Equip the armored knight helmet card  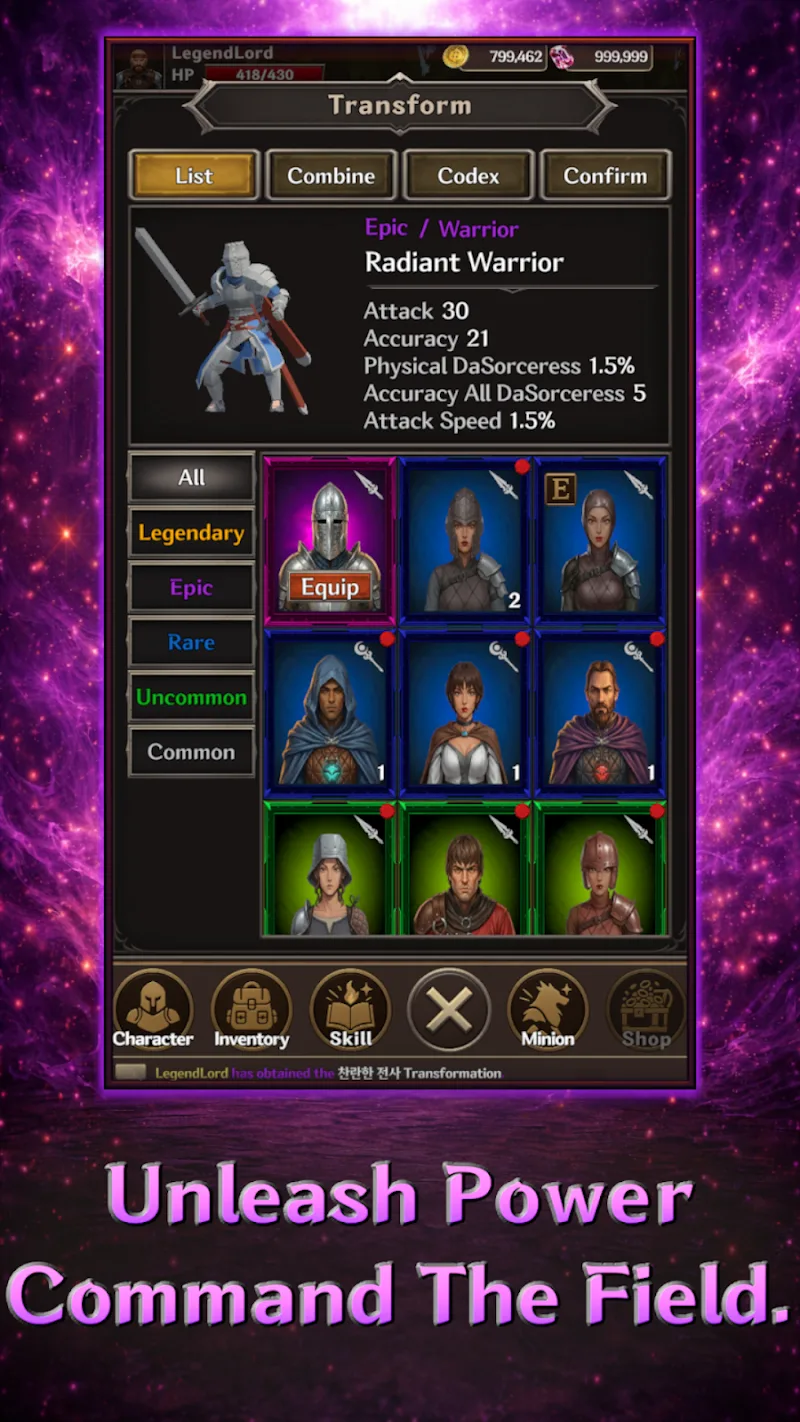[330, 587]
